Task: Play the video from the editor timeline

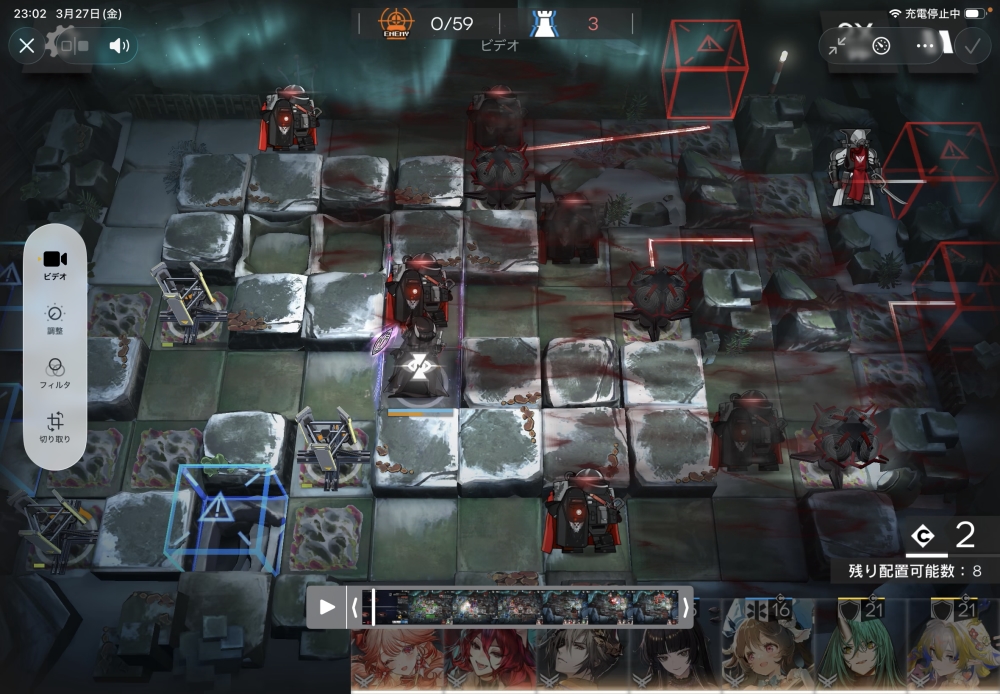Action: (x=327, y=607)
